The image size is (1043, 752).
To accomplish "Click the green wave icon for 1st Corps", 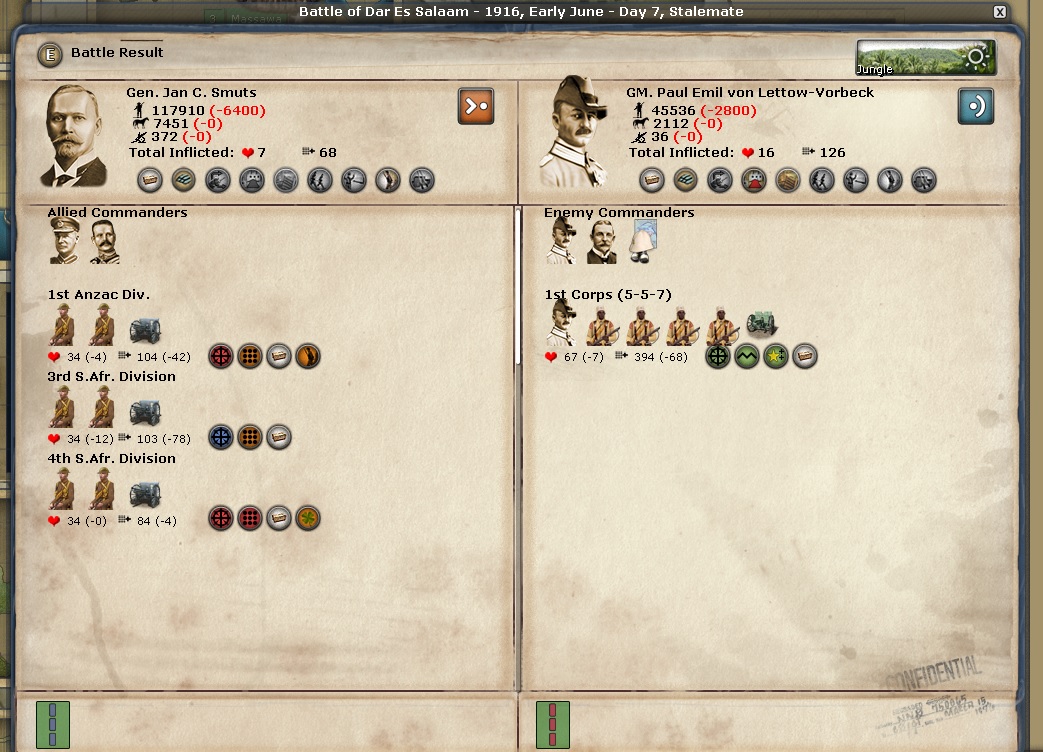I will [747, 356].
